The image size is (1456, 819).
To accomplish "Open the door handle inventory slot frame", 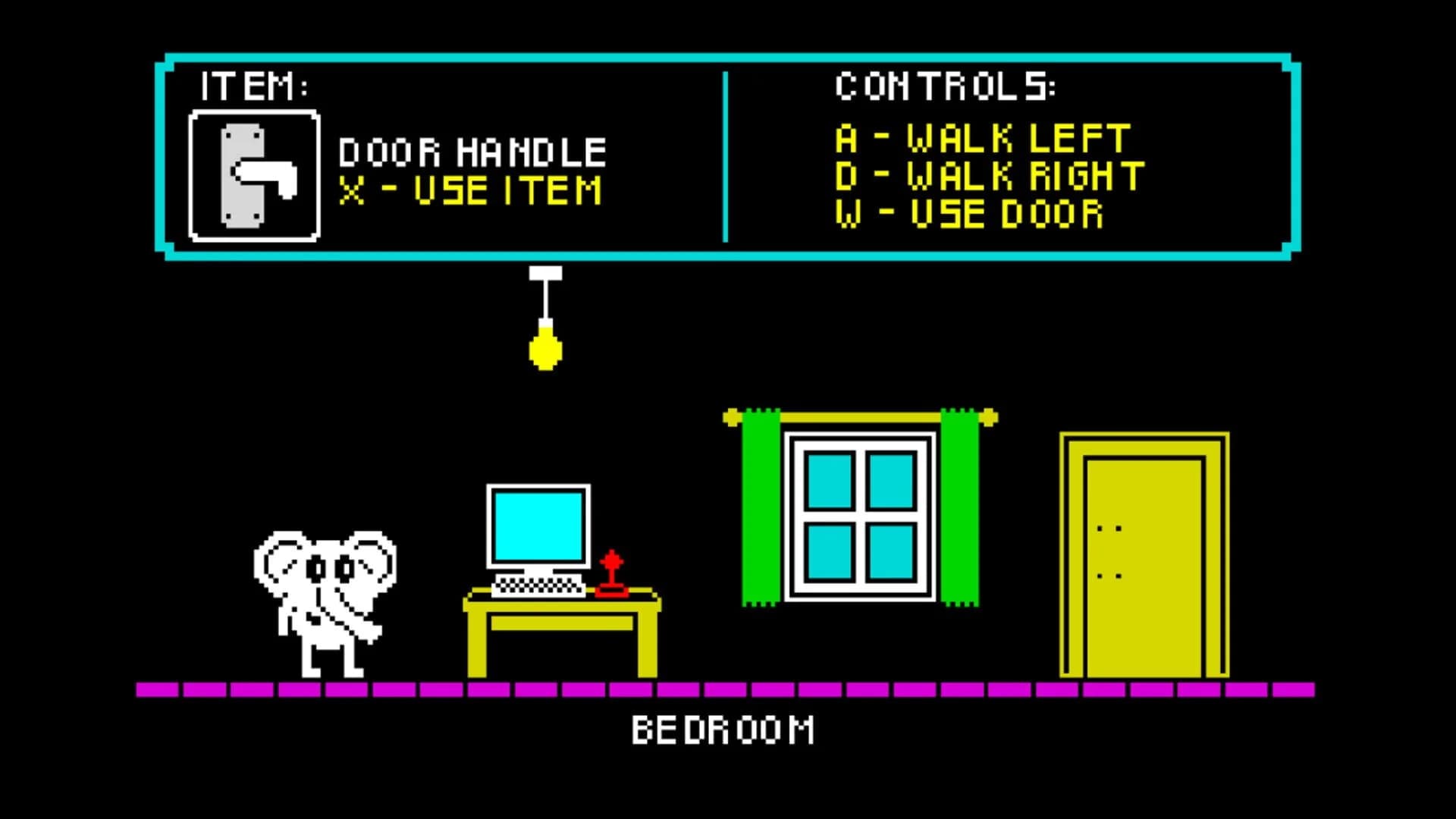I will tap(254, 176).
